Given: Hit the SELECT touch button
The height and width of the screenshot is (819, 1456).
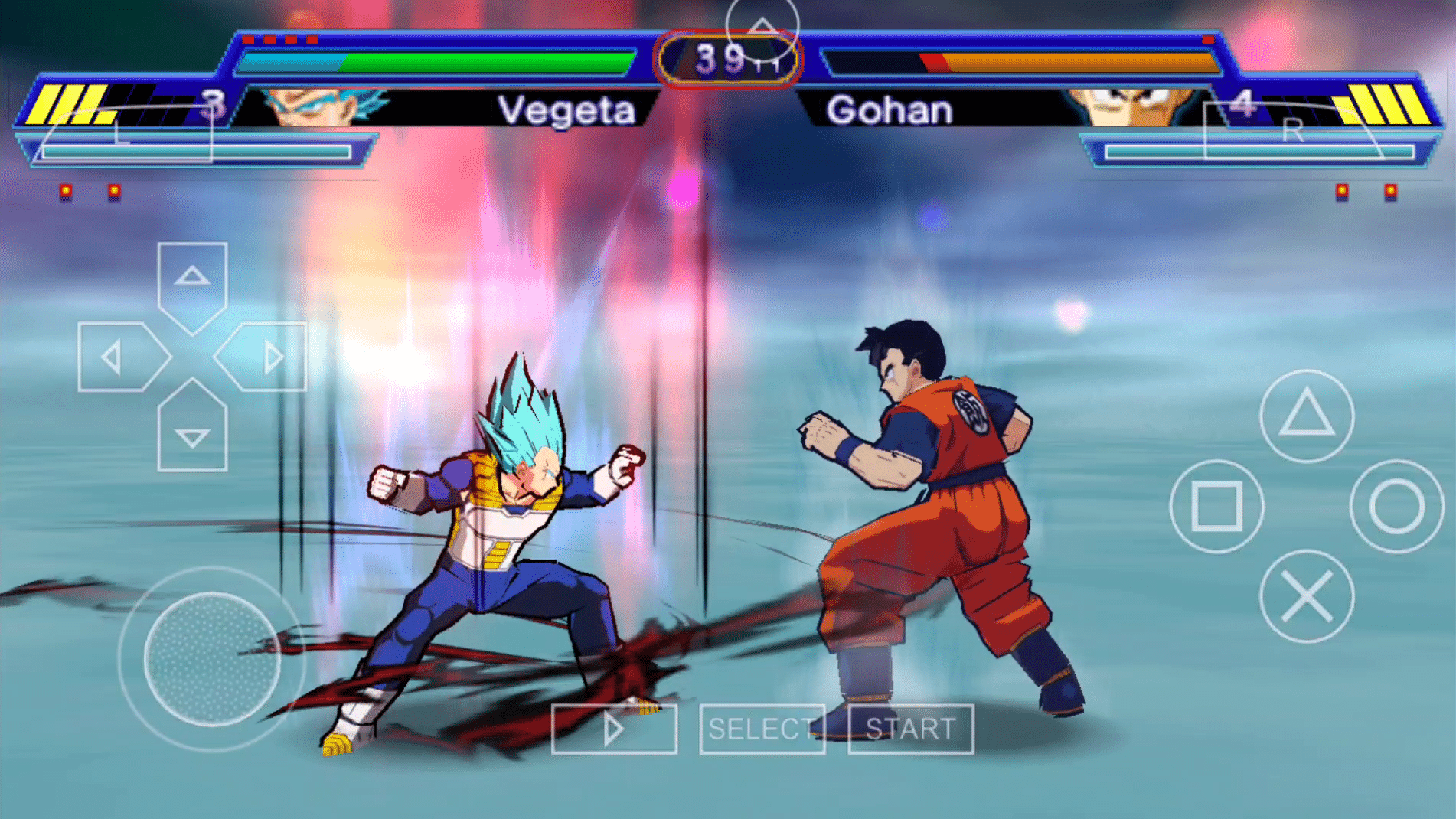Looking at the screenshot, I should (762, 729).
